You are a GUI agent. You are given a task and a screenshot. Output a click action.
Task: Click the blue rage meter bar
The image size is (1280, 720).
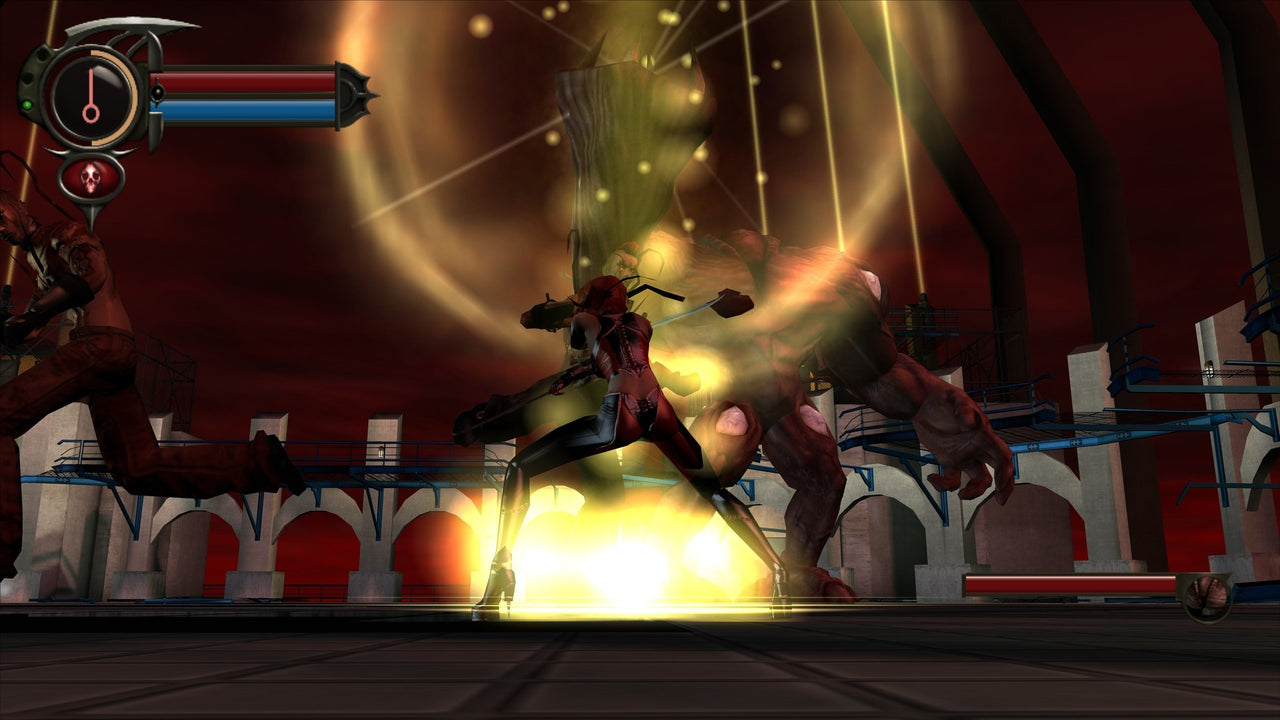243,110
